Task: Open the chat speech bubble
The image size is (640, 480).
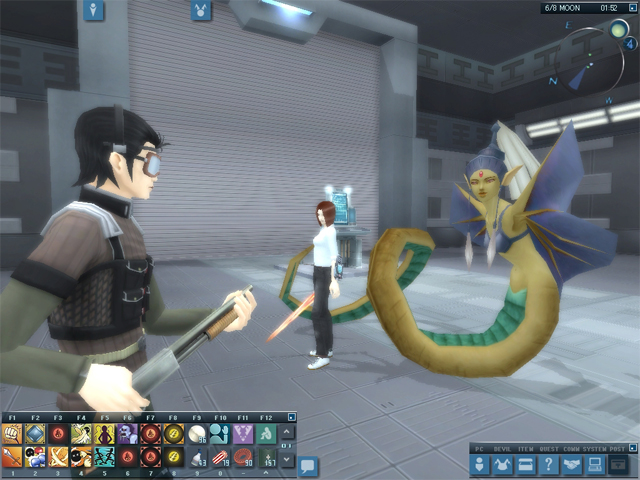Action: pyautogui.click(x=308, y=465)
